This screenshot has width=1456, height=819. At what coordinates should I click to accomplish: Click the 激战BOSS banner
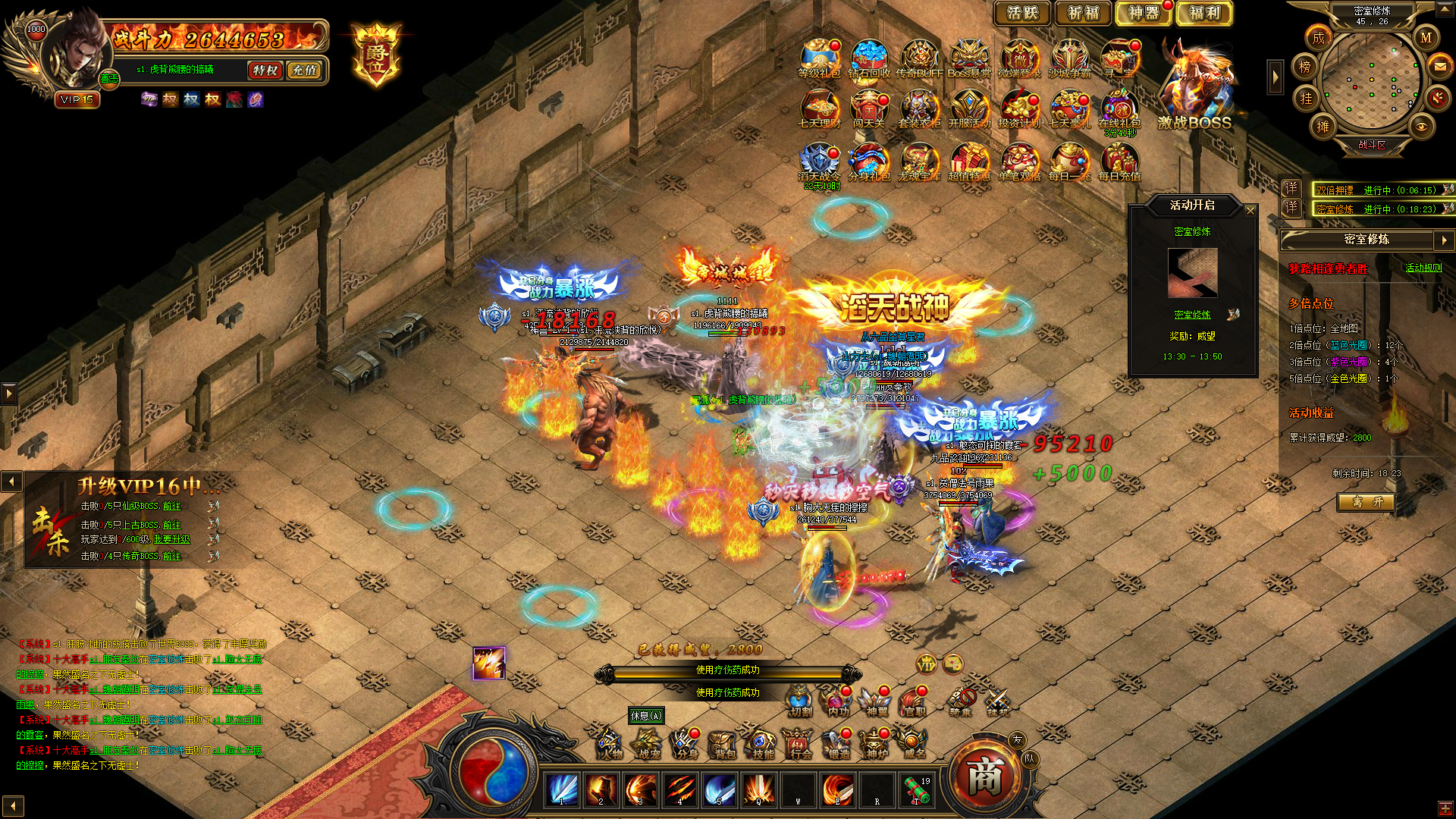pos(1194,91)
